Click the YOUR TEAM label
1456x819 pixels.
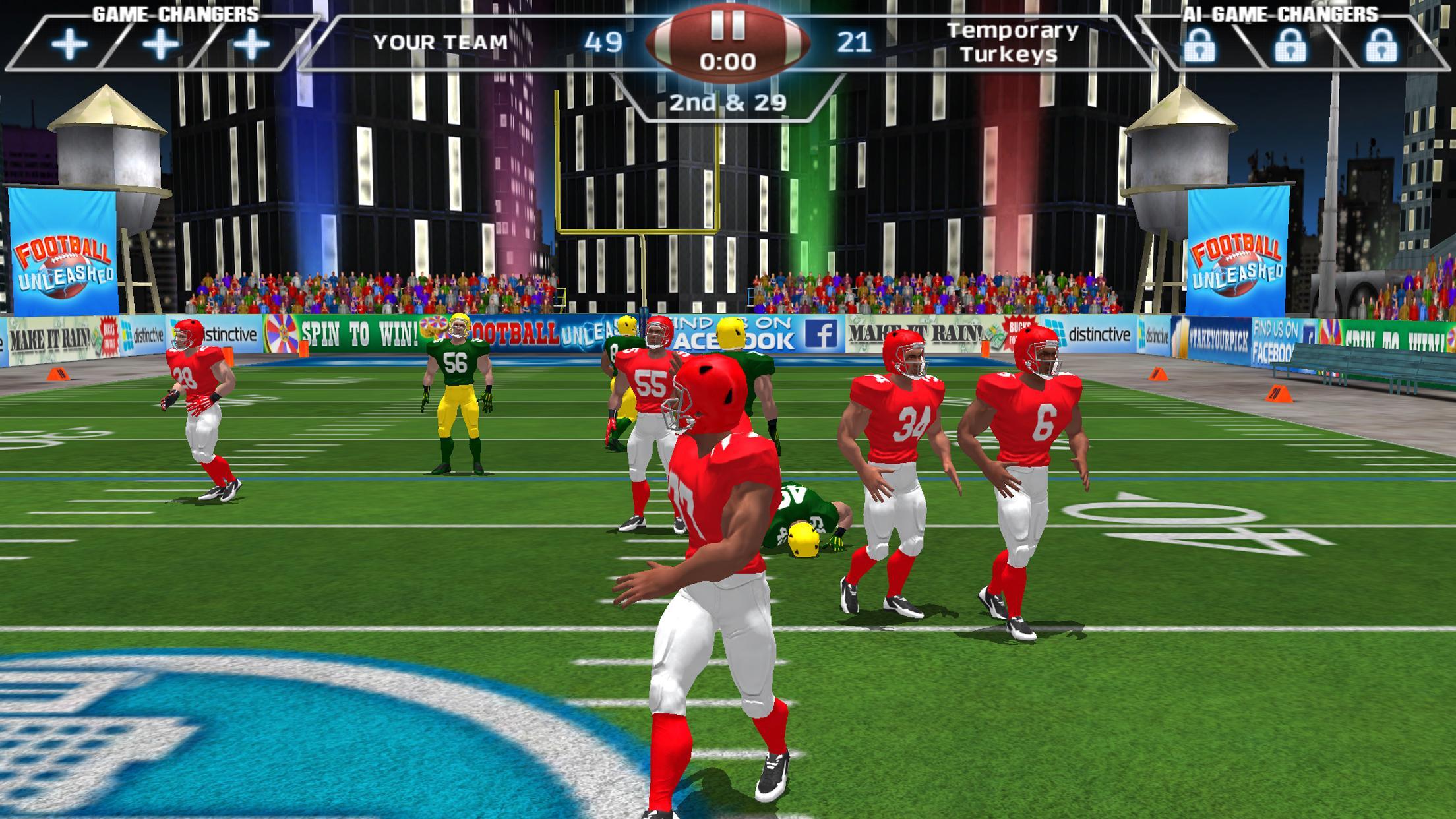click(440, 43)
